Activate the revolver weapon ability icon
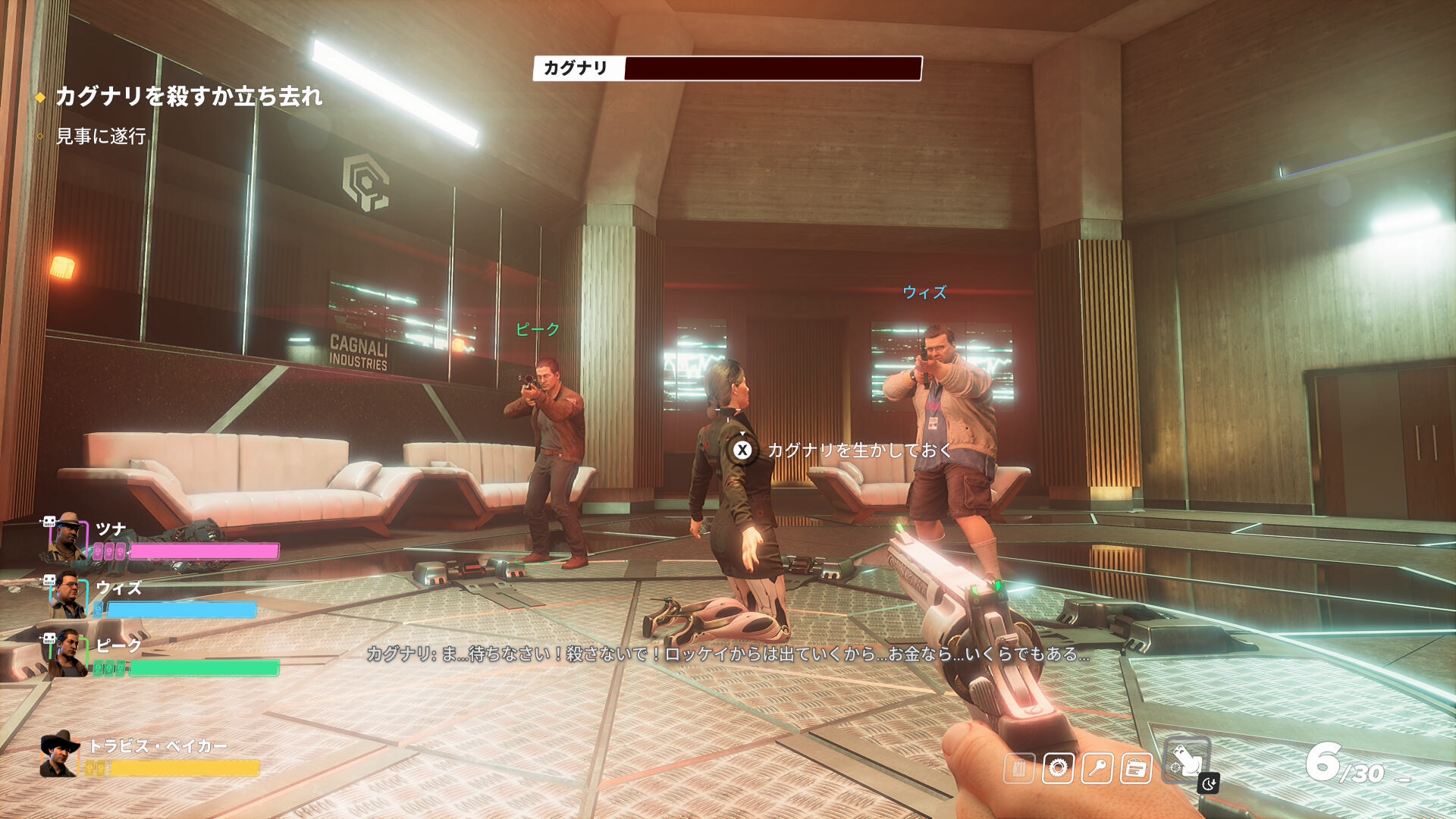The width and height of the screenshot is (1456, 819). click(x=1186, y=761)
